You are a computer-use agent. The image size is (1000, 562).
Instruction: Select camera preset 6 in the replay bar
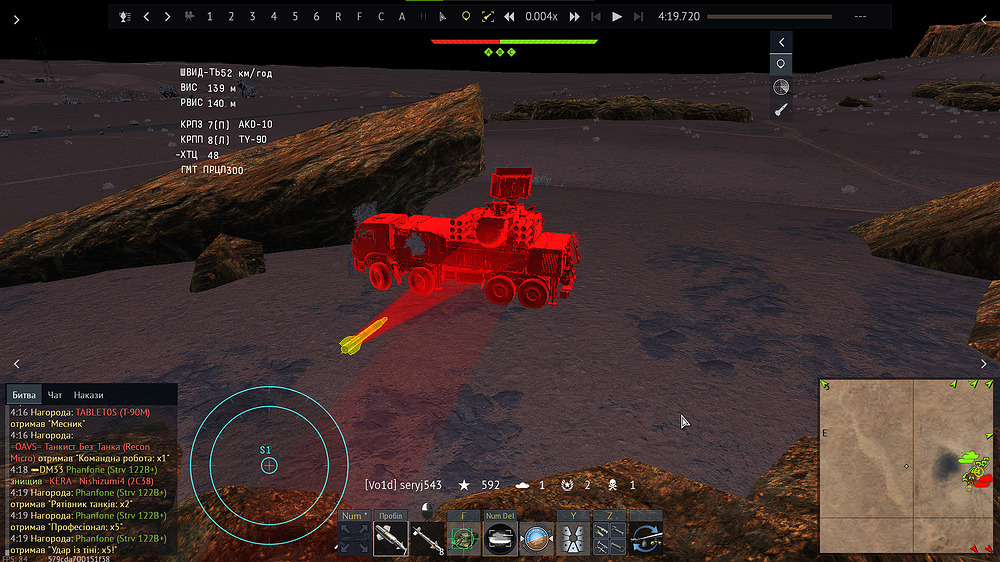(x=317, y=17)
